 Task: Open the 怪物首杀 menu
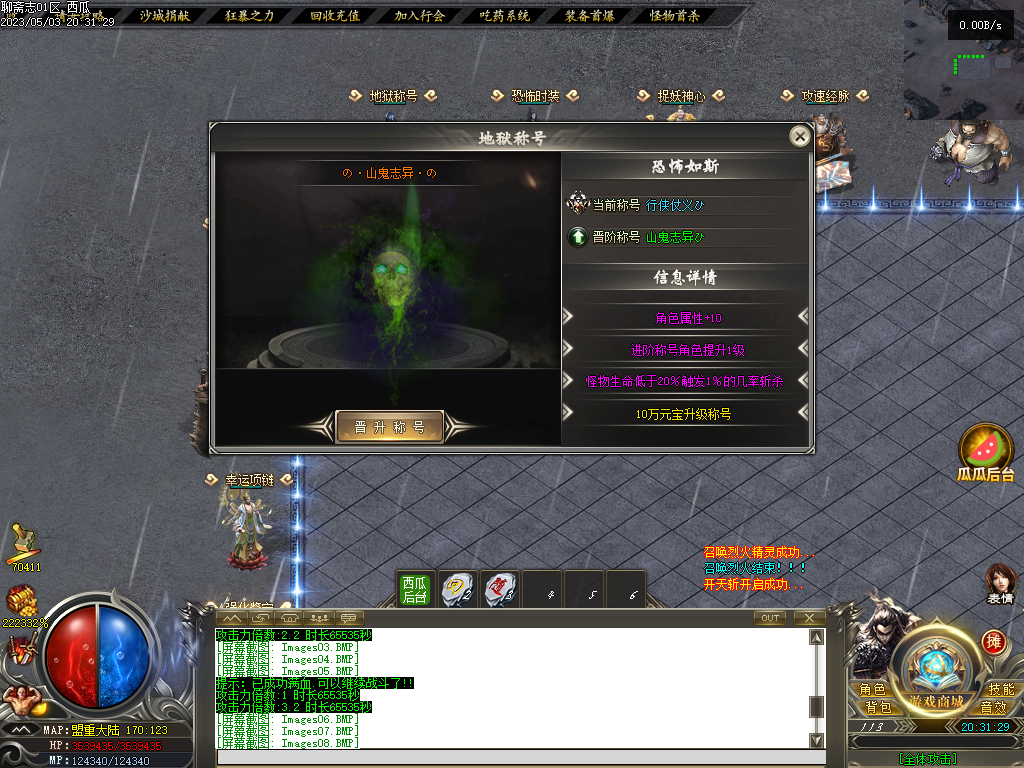[x=675, y=16]
